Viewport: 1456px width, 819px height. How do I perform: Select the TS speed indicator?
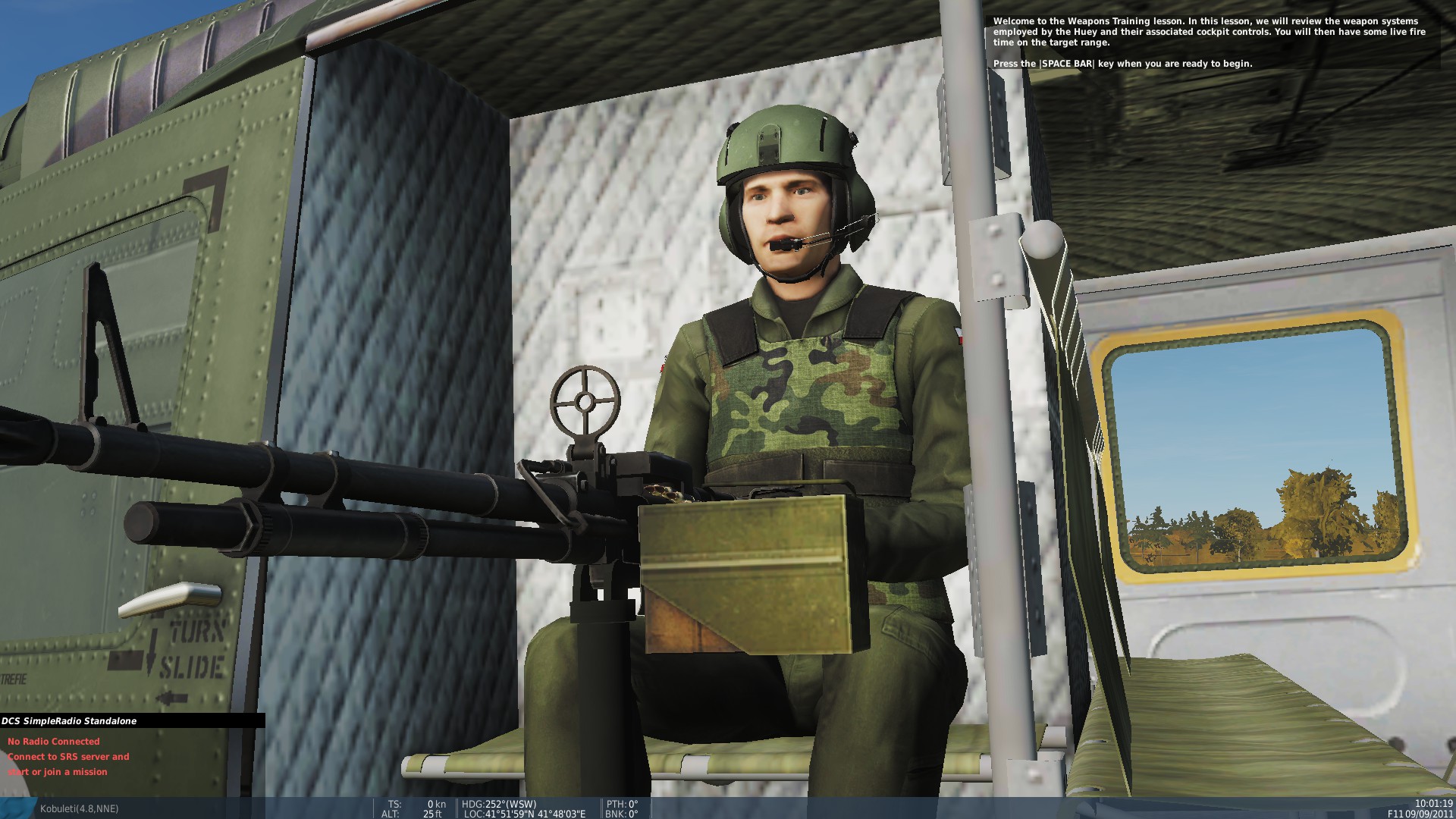click(x=413, y=803)
